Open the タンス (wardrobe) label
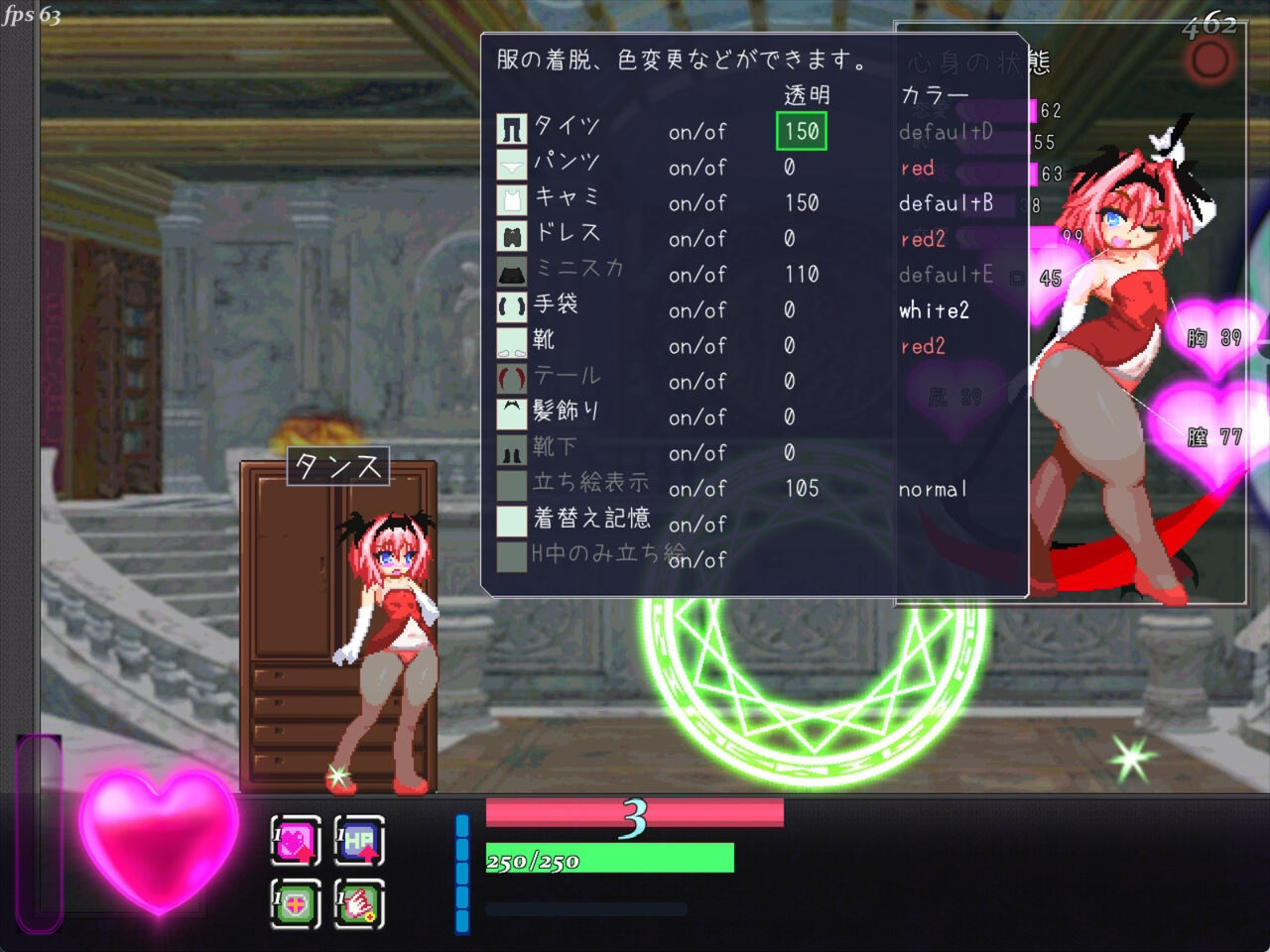 (337, 466)
